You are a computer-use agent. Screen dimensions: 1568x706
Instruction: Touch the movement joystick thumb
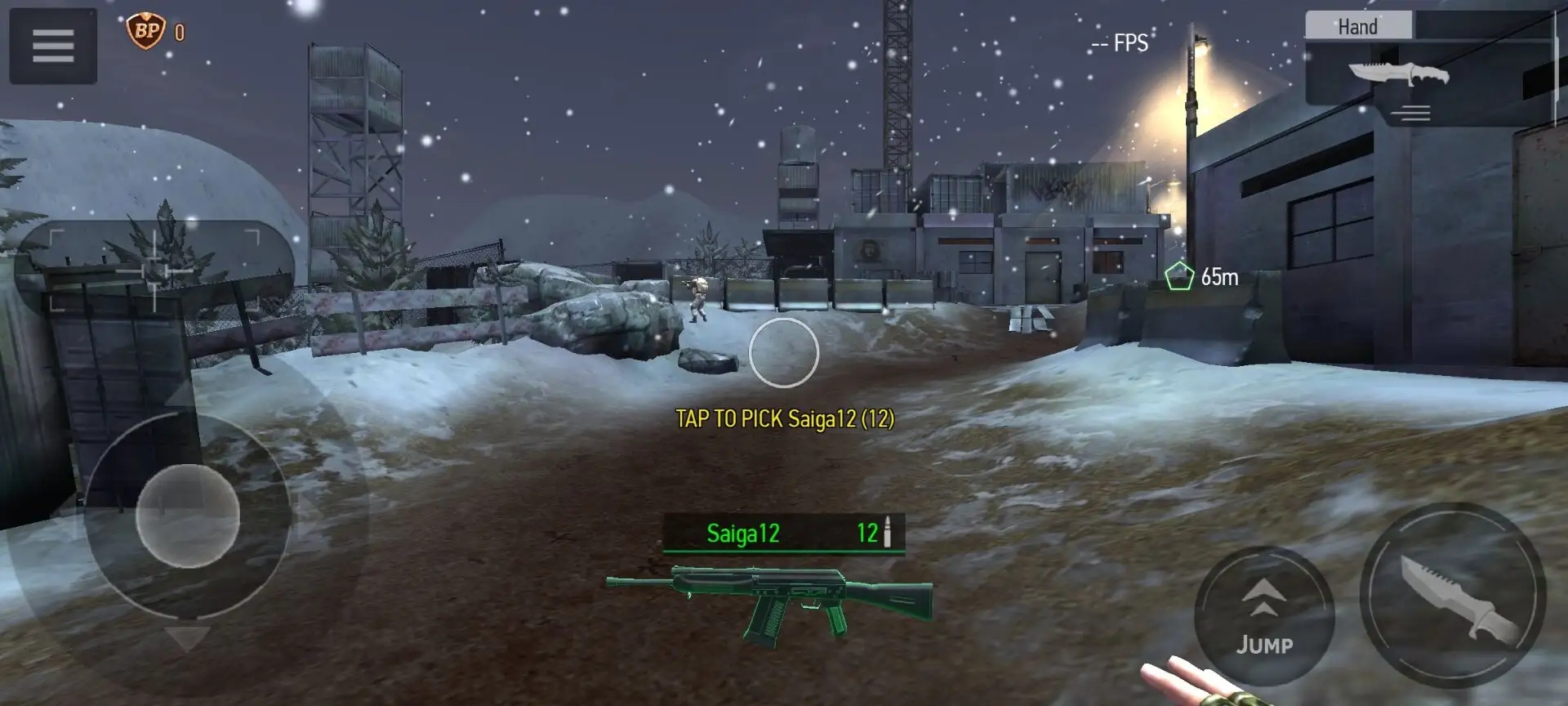pos(187,516)
